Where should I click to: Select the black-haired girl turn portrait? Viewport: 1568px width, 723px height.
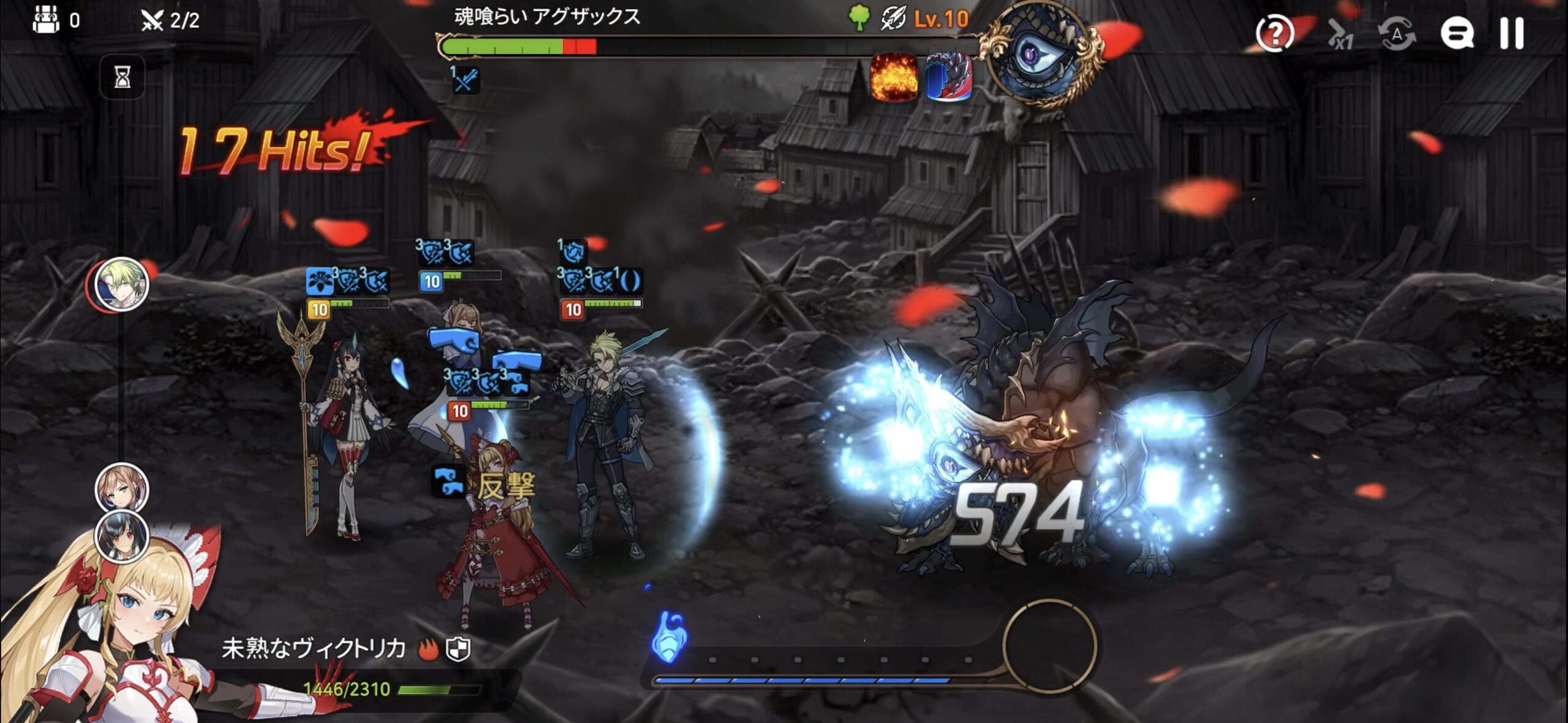[x=122, y=535]
